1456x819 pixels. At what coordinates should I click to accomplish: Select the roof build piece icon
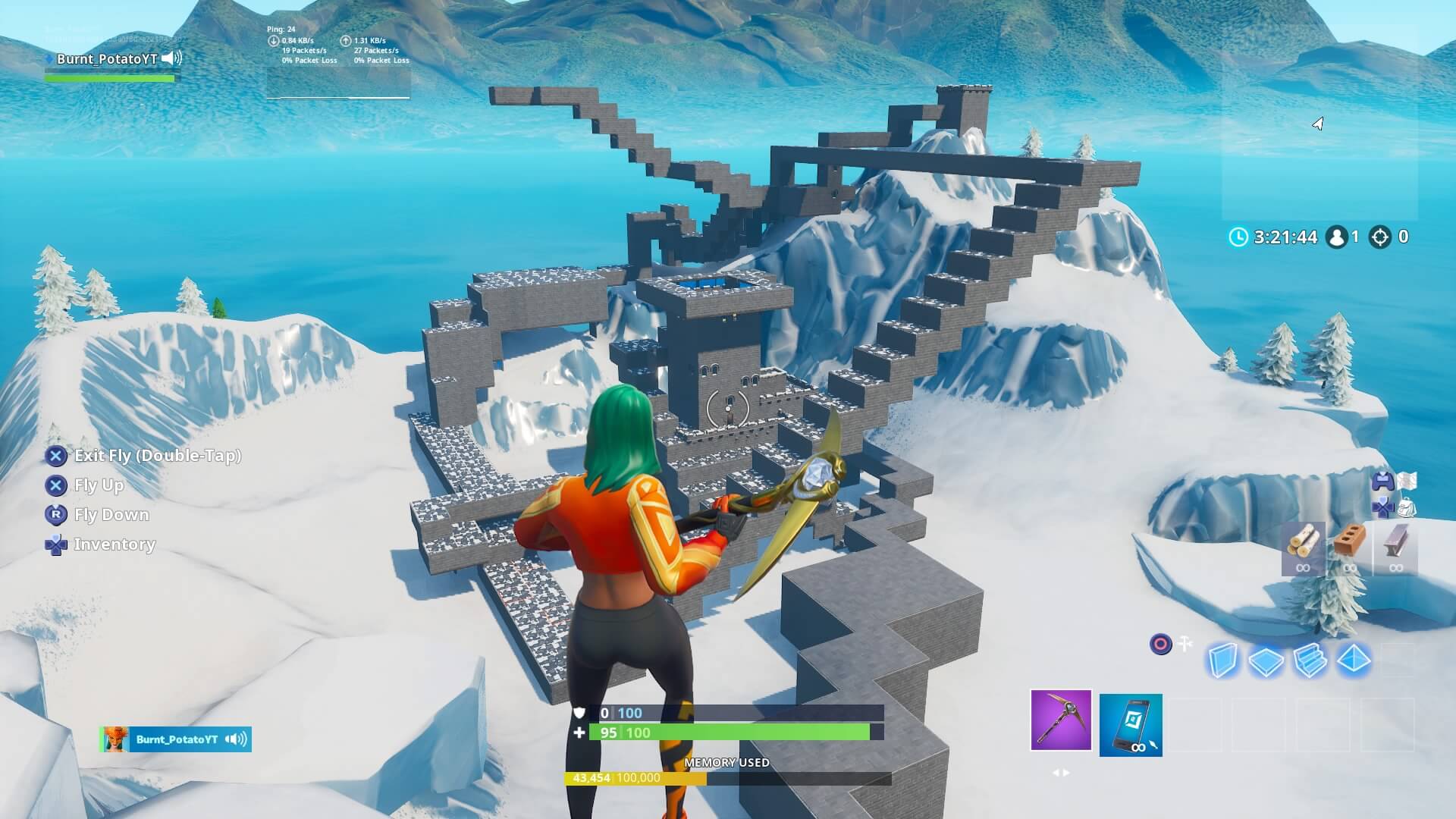tap(1354, 661)
